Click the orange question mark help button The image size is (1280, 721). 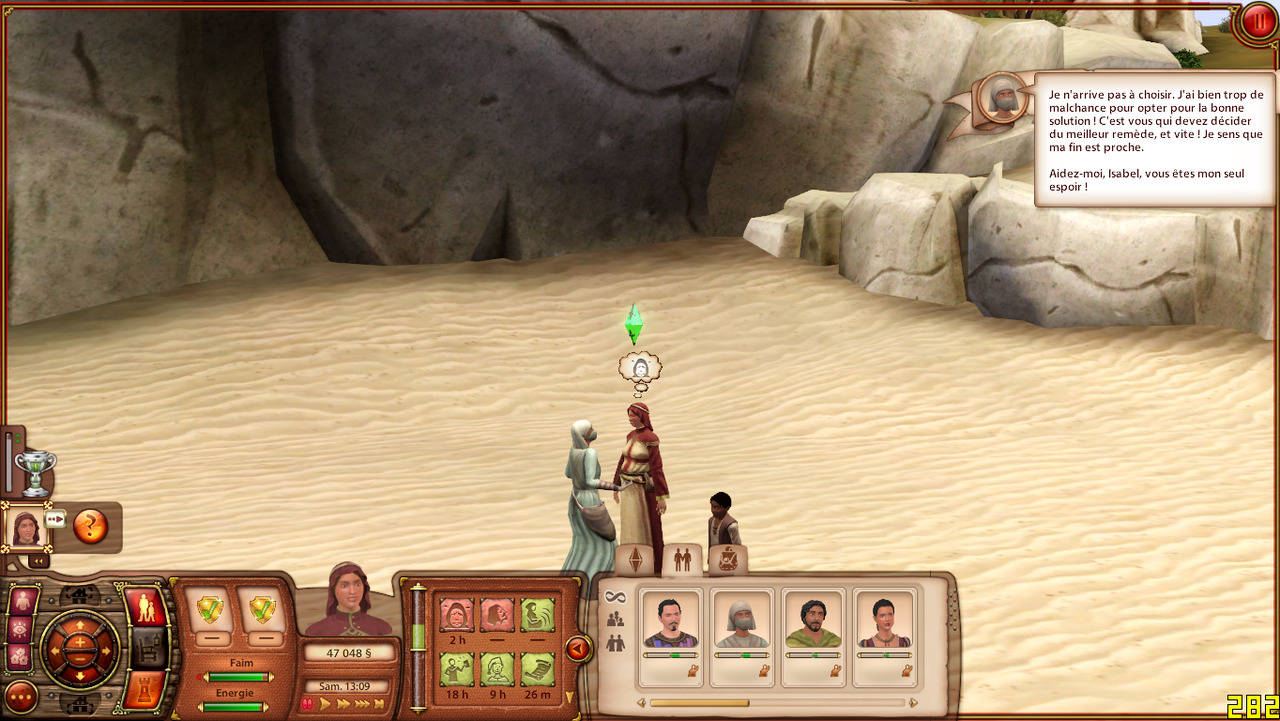pos(90,526)
